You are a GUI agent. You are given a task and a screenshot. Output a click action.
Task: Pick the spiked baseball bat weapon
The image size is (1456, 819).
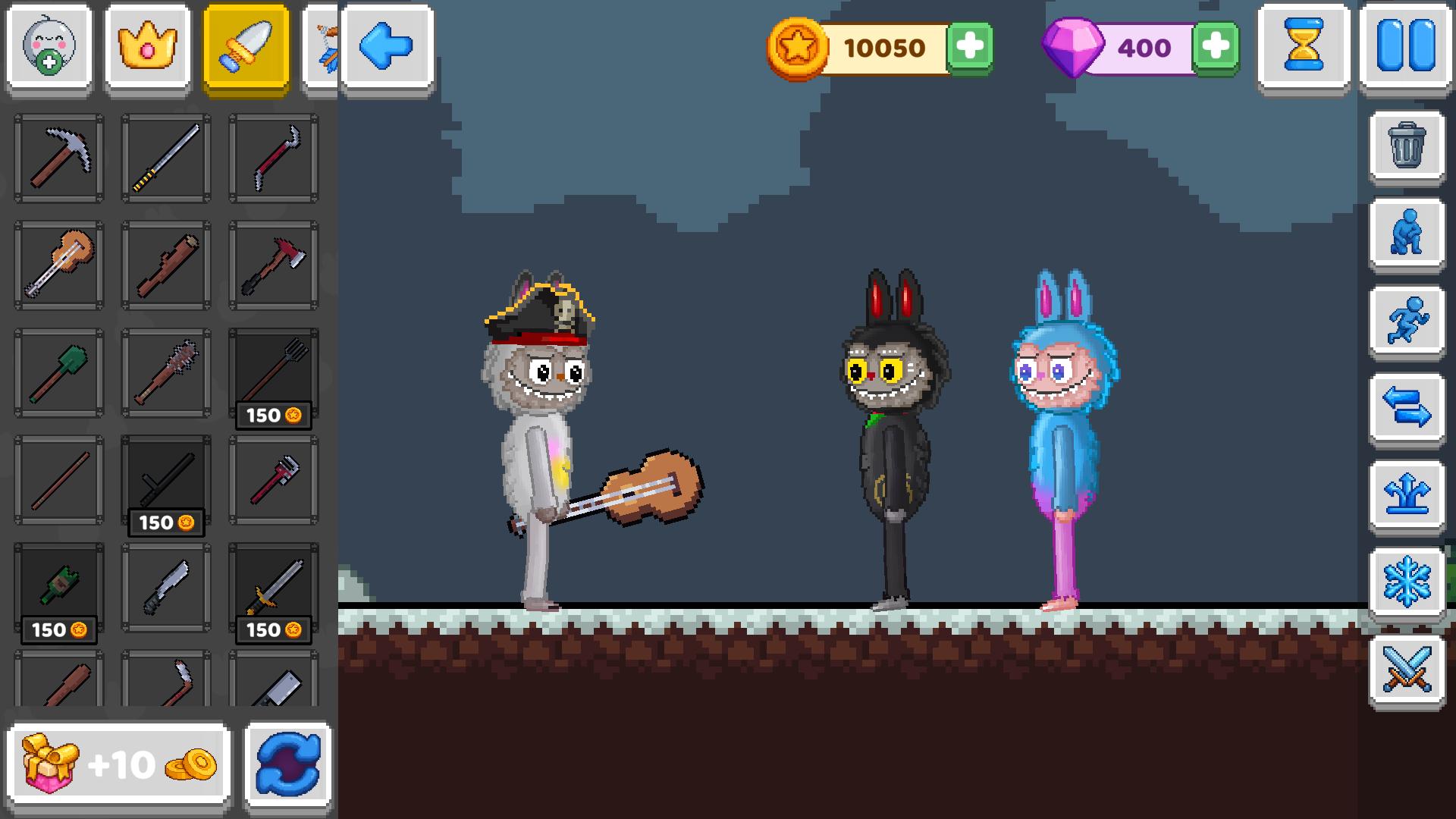pyautogui.click(x=165, y=372)
